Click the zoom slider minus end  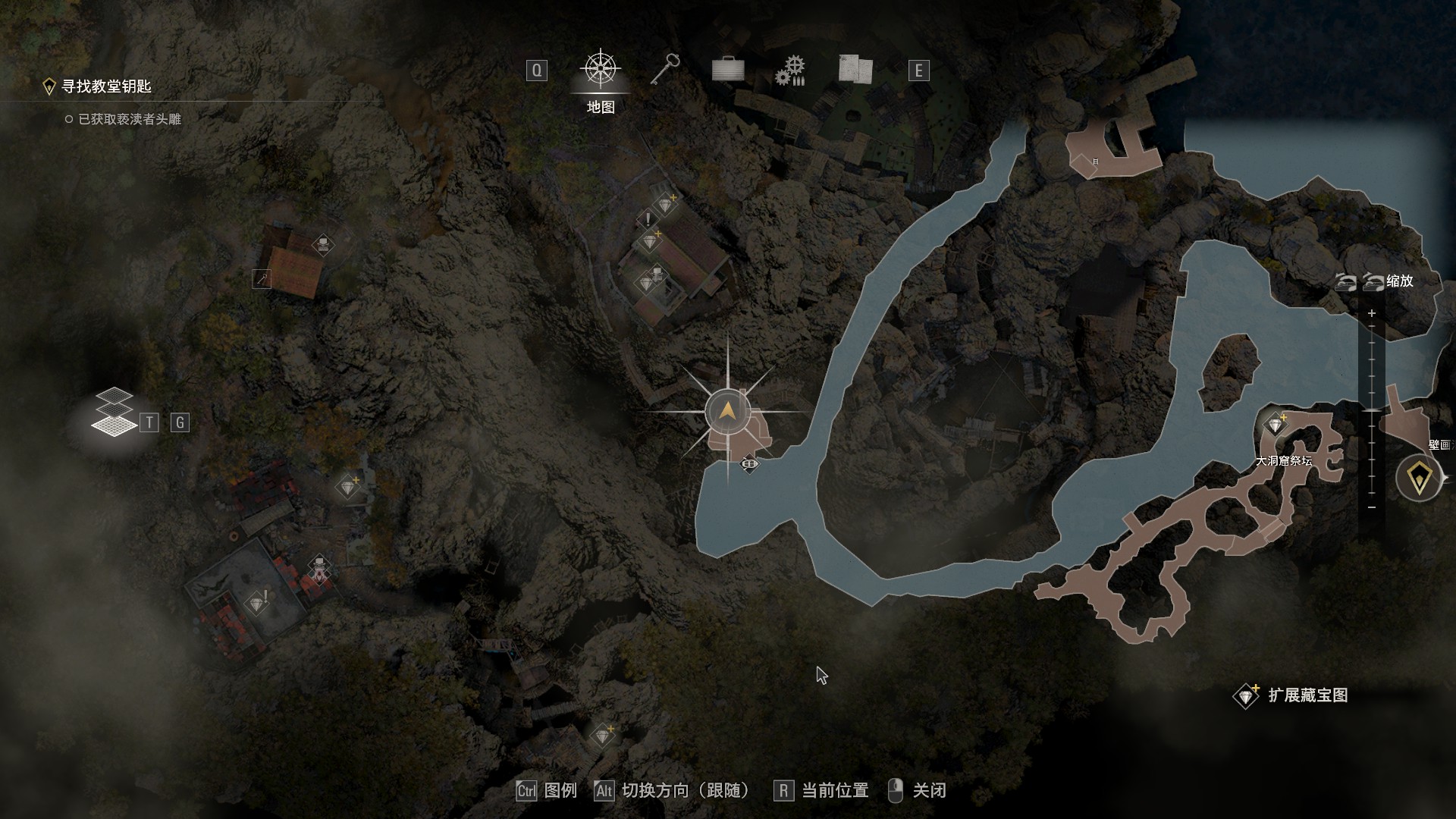(1371, 507)
